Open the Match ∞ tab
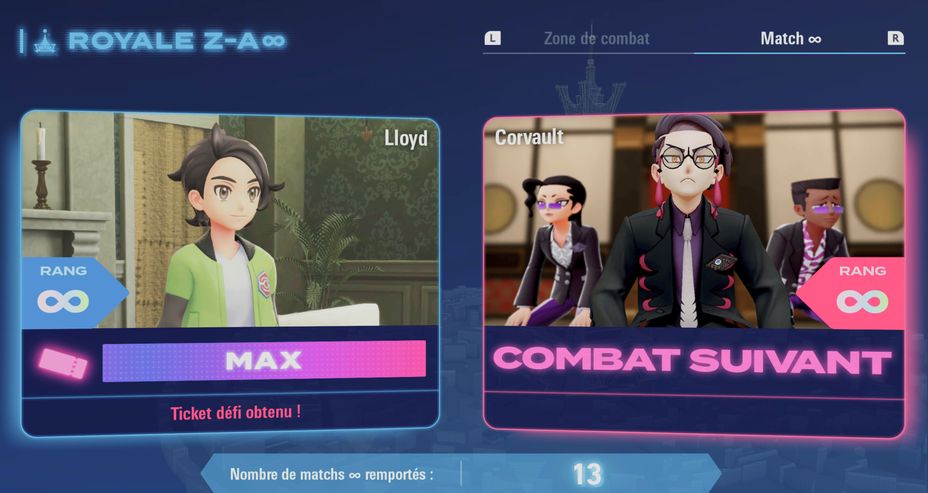928x493 pixels. coord(790,39)
